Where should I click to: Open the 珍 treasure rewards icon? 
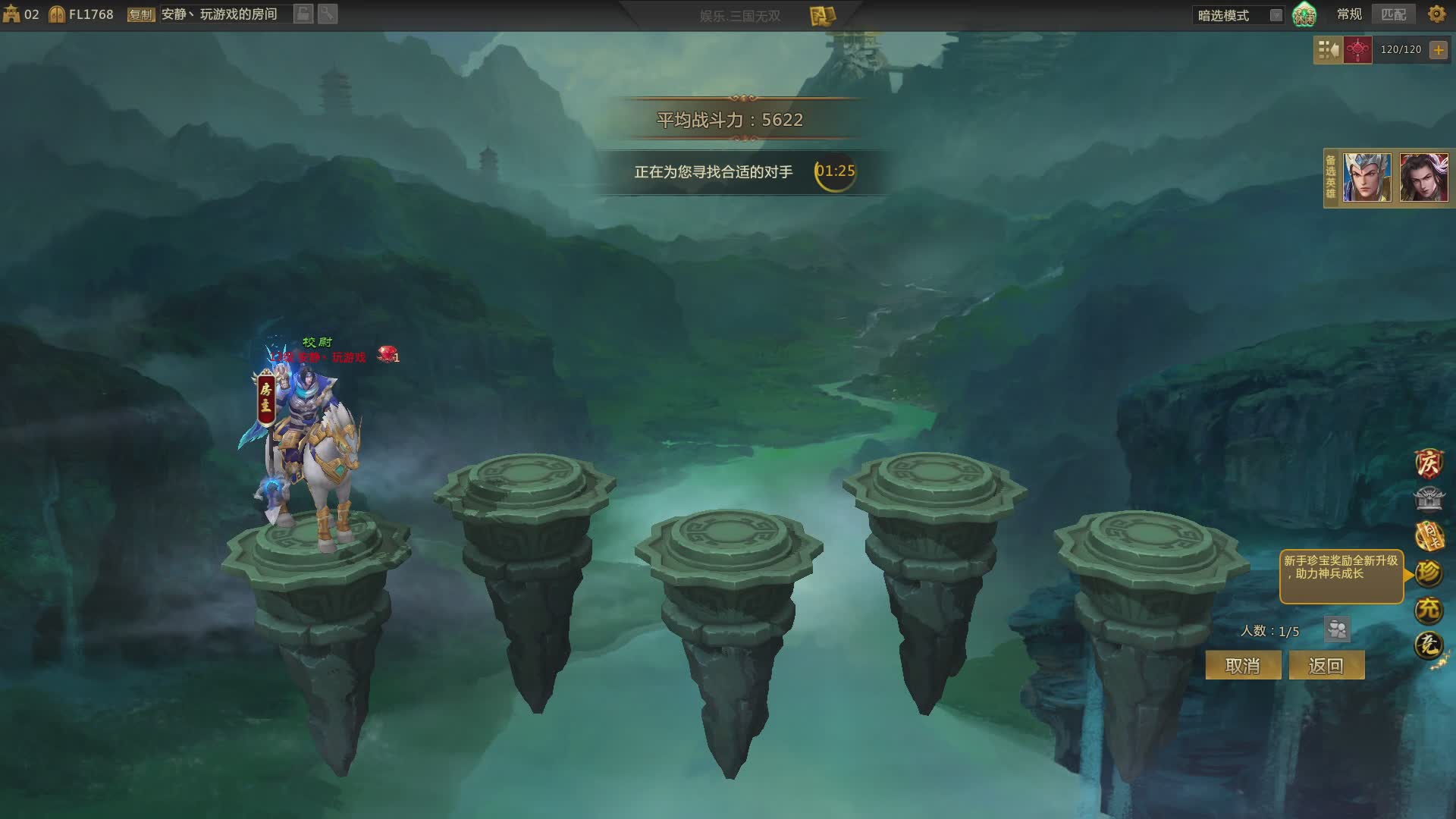(1429, 573)
